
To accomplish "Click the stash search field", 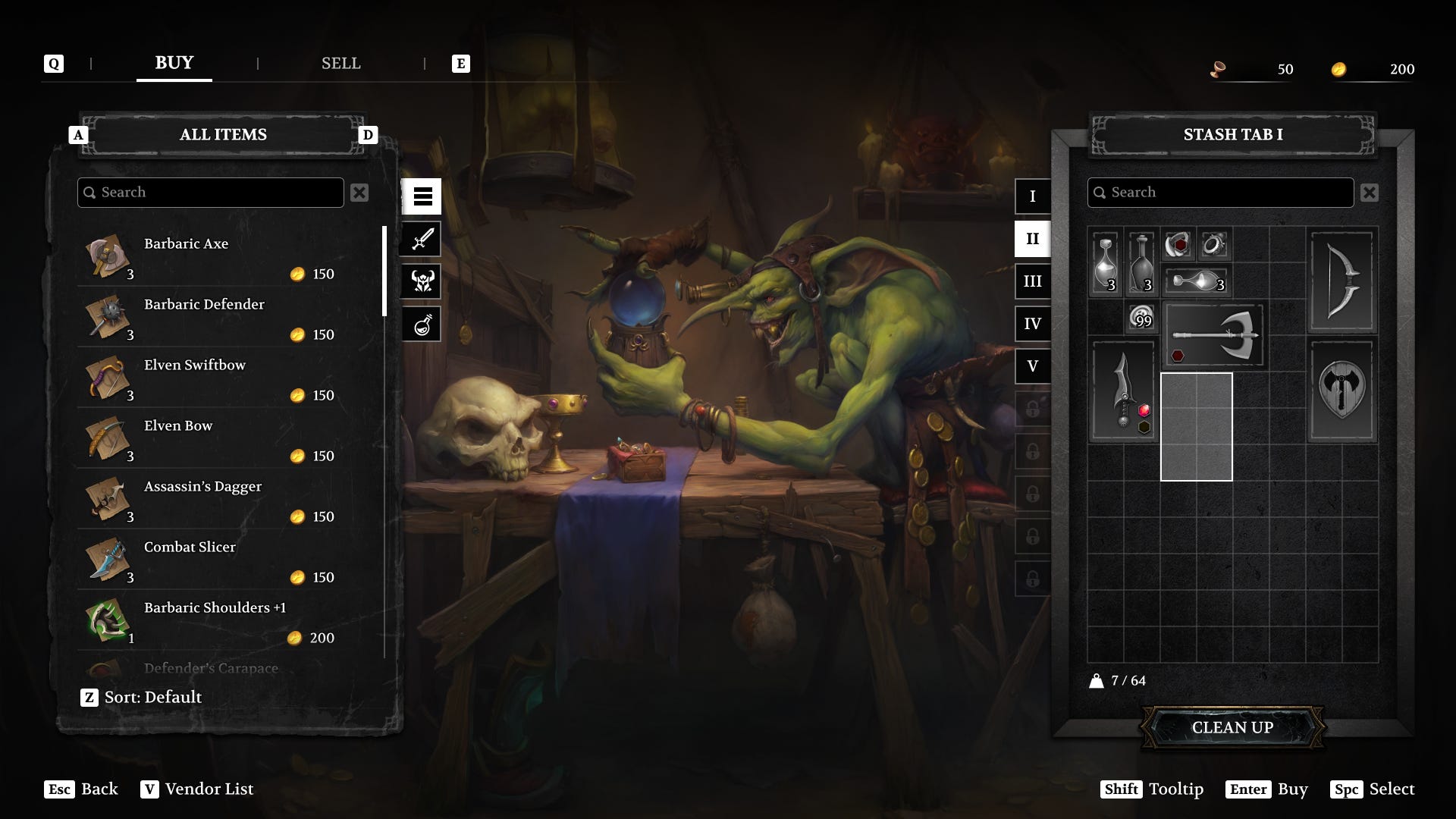I will [1221, 193].
